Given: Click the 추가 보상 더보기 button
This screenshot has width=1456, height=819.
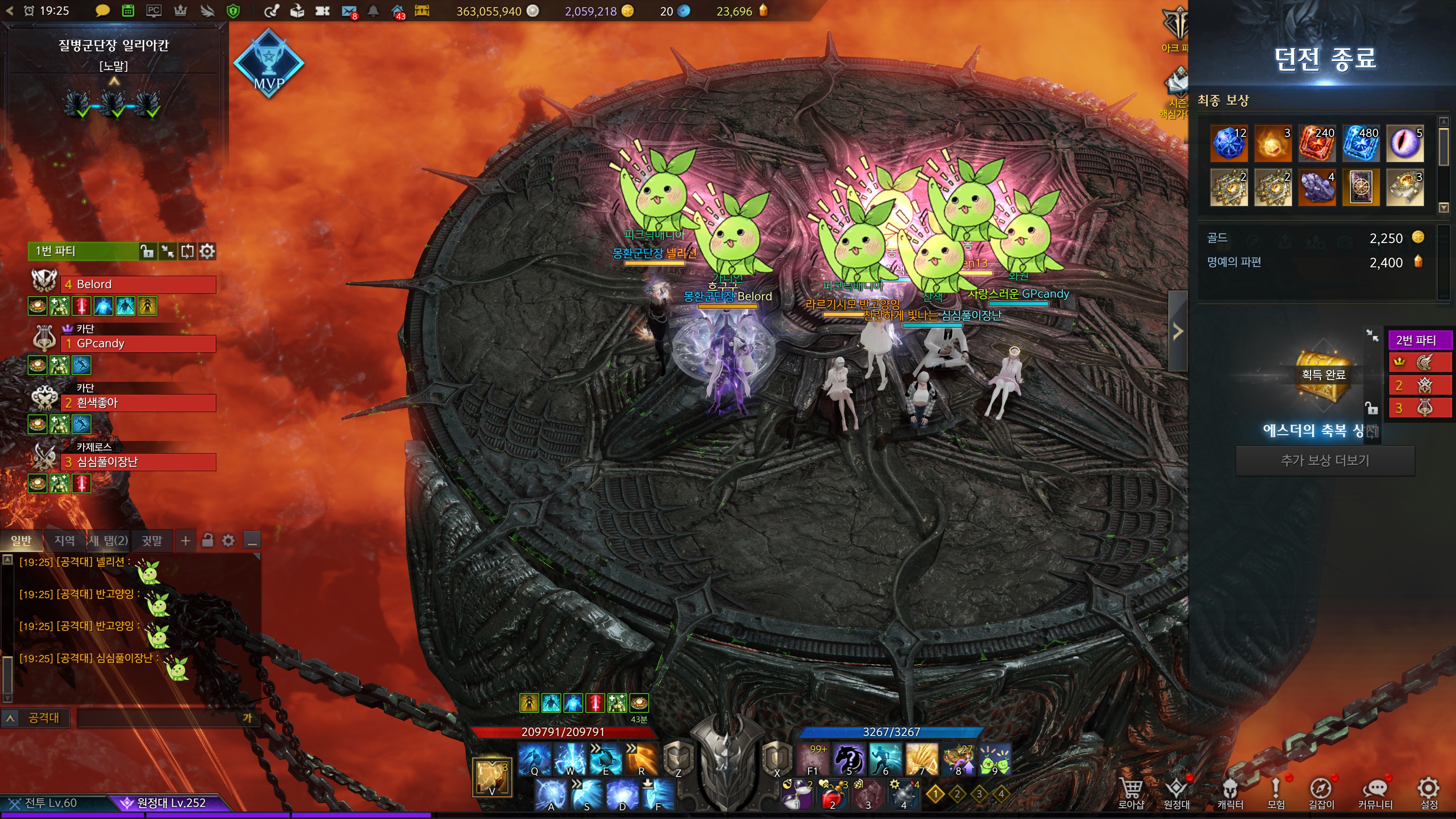Looking at the screenshot, I should point(1325,461).
